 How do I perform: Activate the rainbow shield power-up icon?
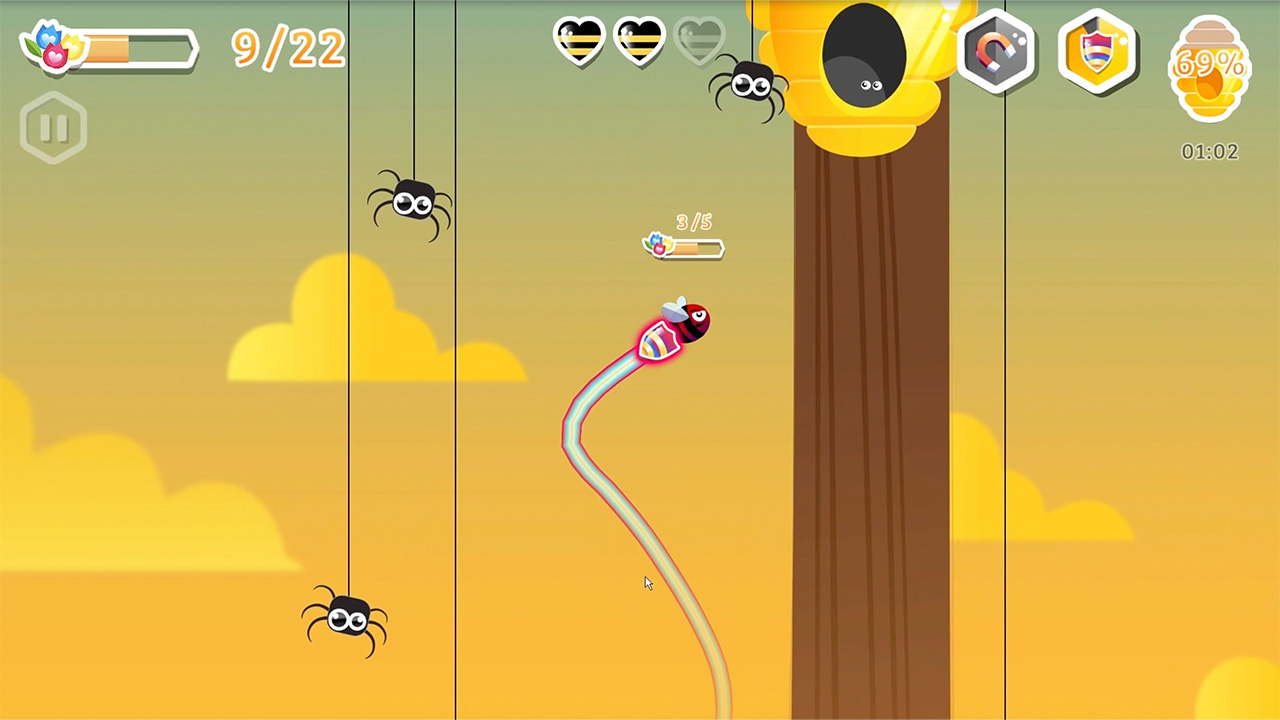coord(1097,52)
